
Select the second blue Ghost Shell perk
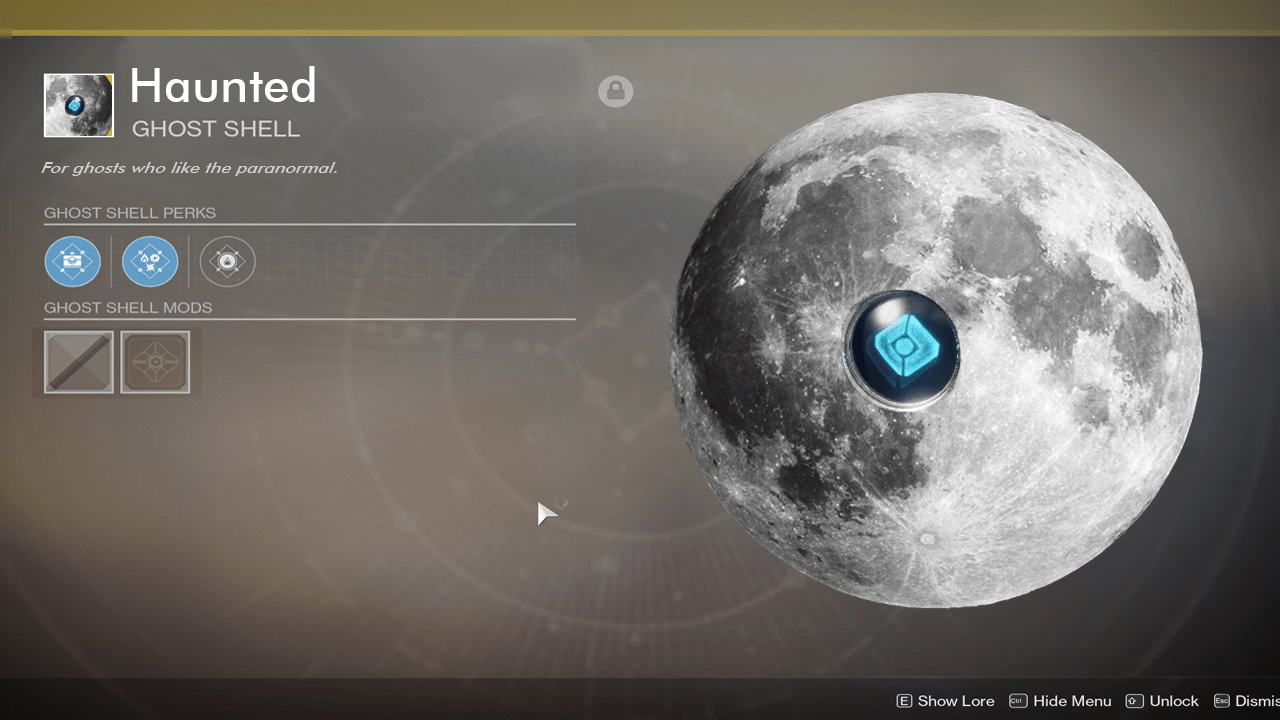pyautogui.click(x=150, y=261)
